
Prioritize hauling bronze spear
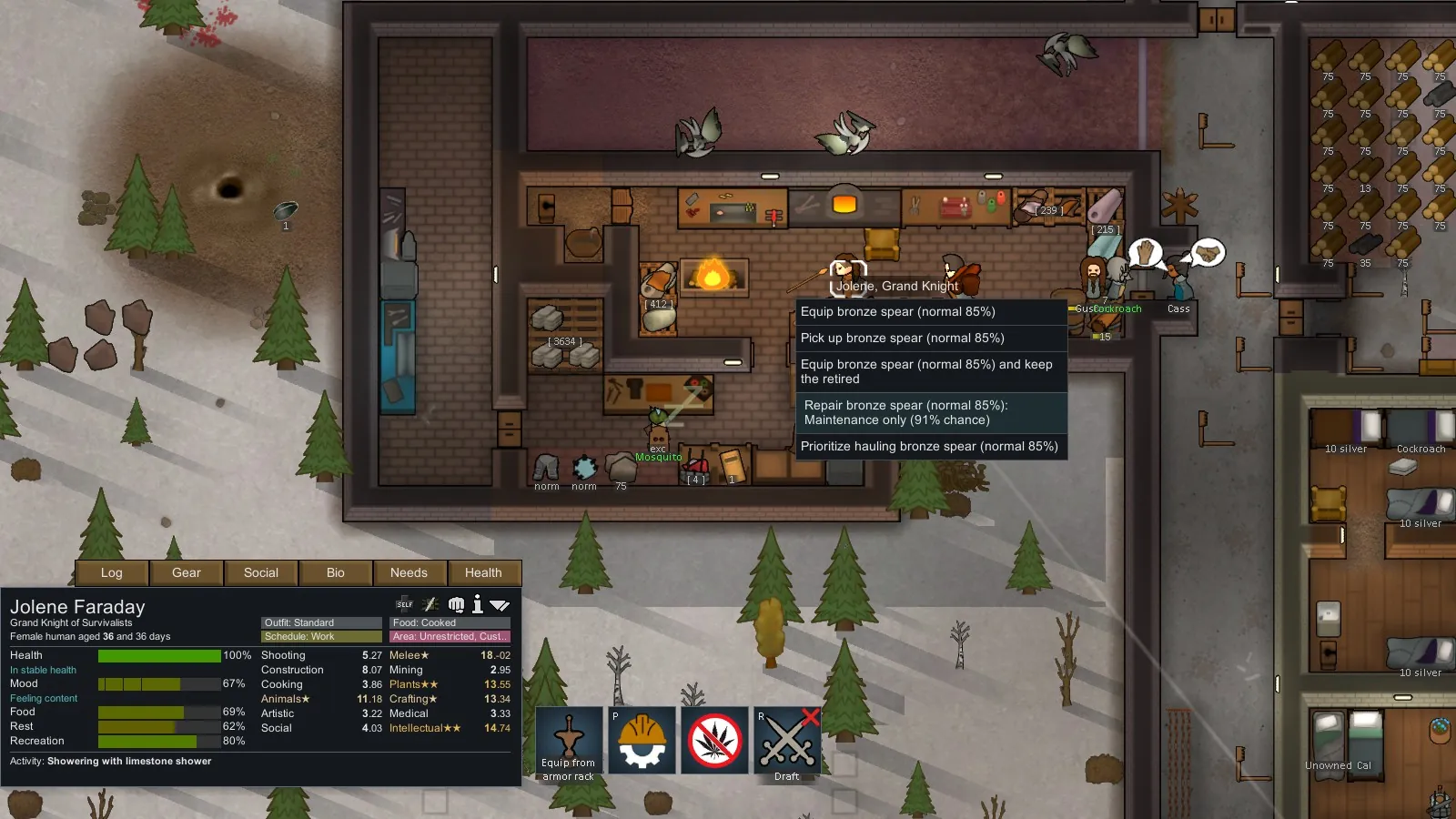(x=930, y=447)
